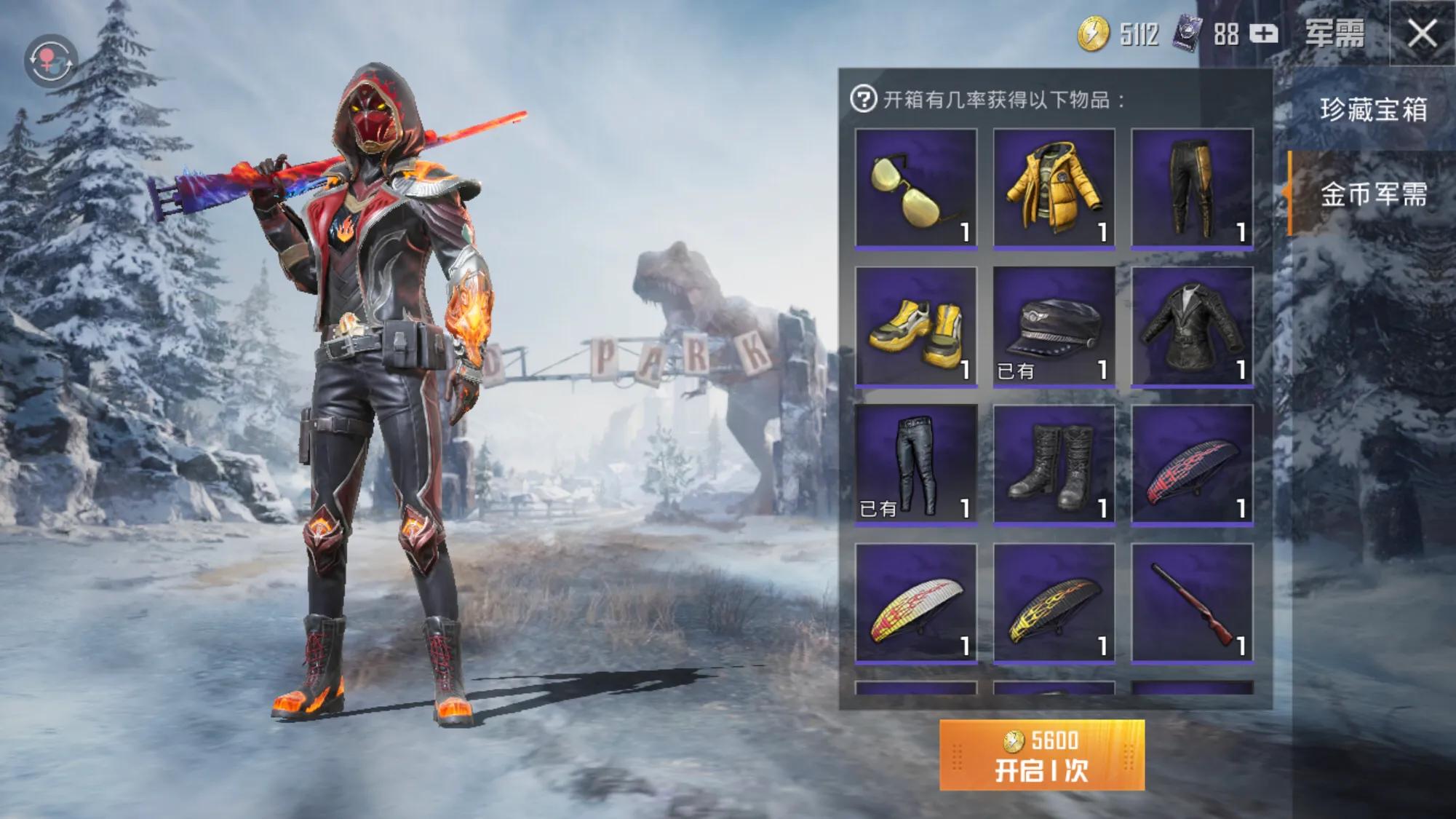
Task: Close the supply crate screen
Action: 1422,34
